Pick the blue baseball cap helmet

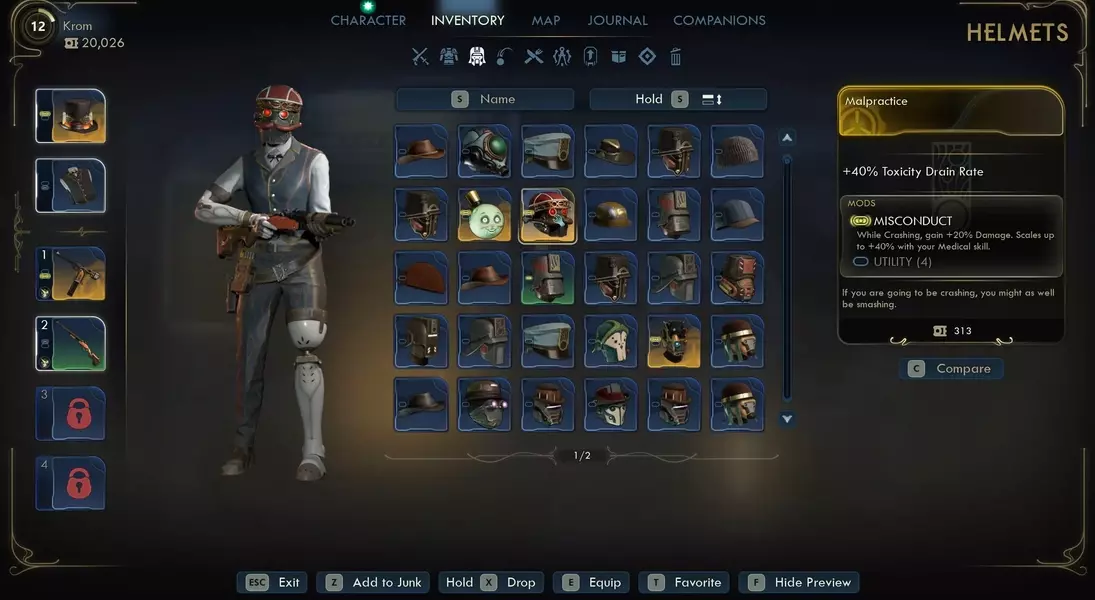point(737,215)
